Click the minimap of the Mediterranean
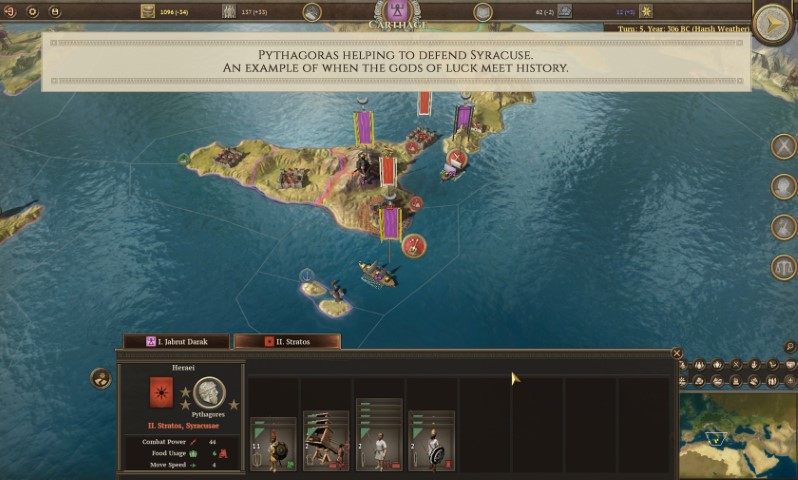Viewport: 798px width, 480px height. [737, 436]
